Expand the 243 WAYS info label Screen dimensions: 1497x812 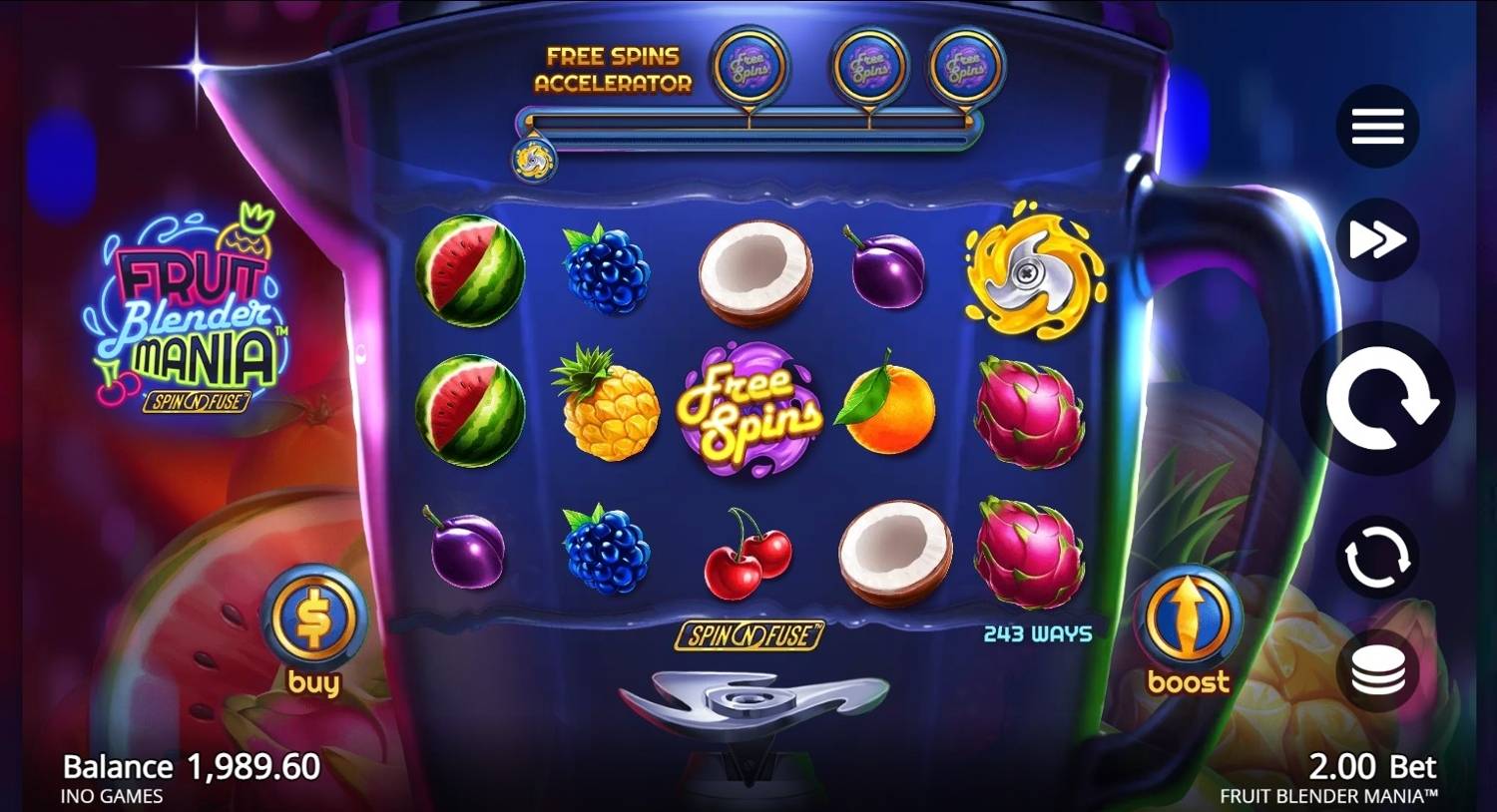click(1036, 631)
